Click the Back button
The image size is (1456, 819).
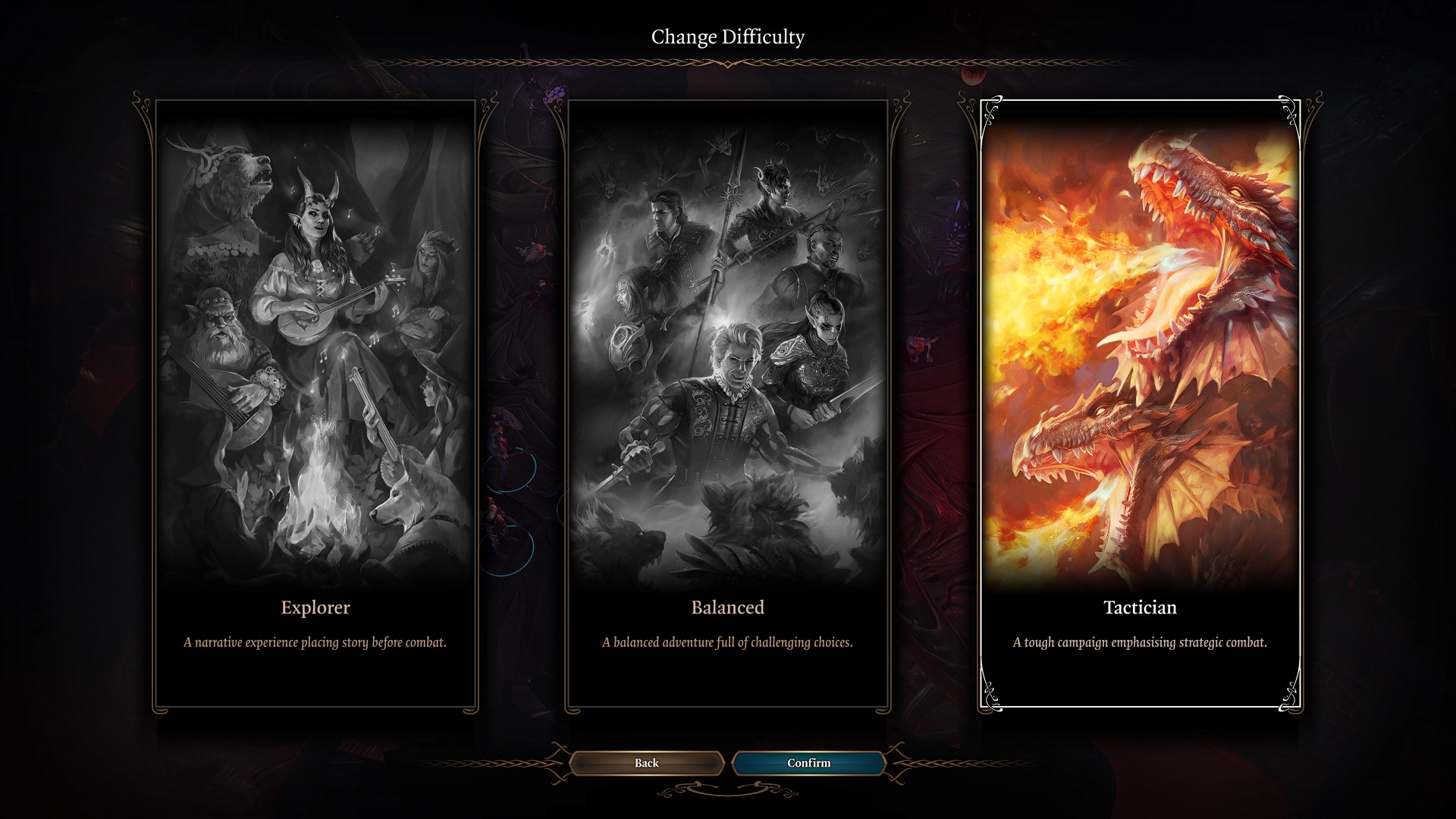645,763
